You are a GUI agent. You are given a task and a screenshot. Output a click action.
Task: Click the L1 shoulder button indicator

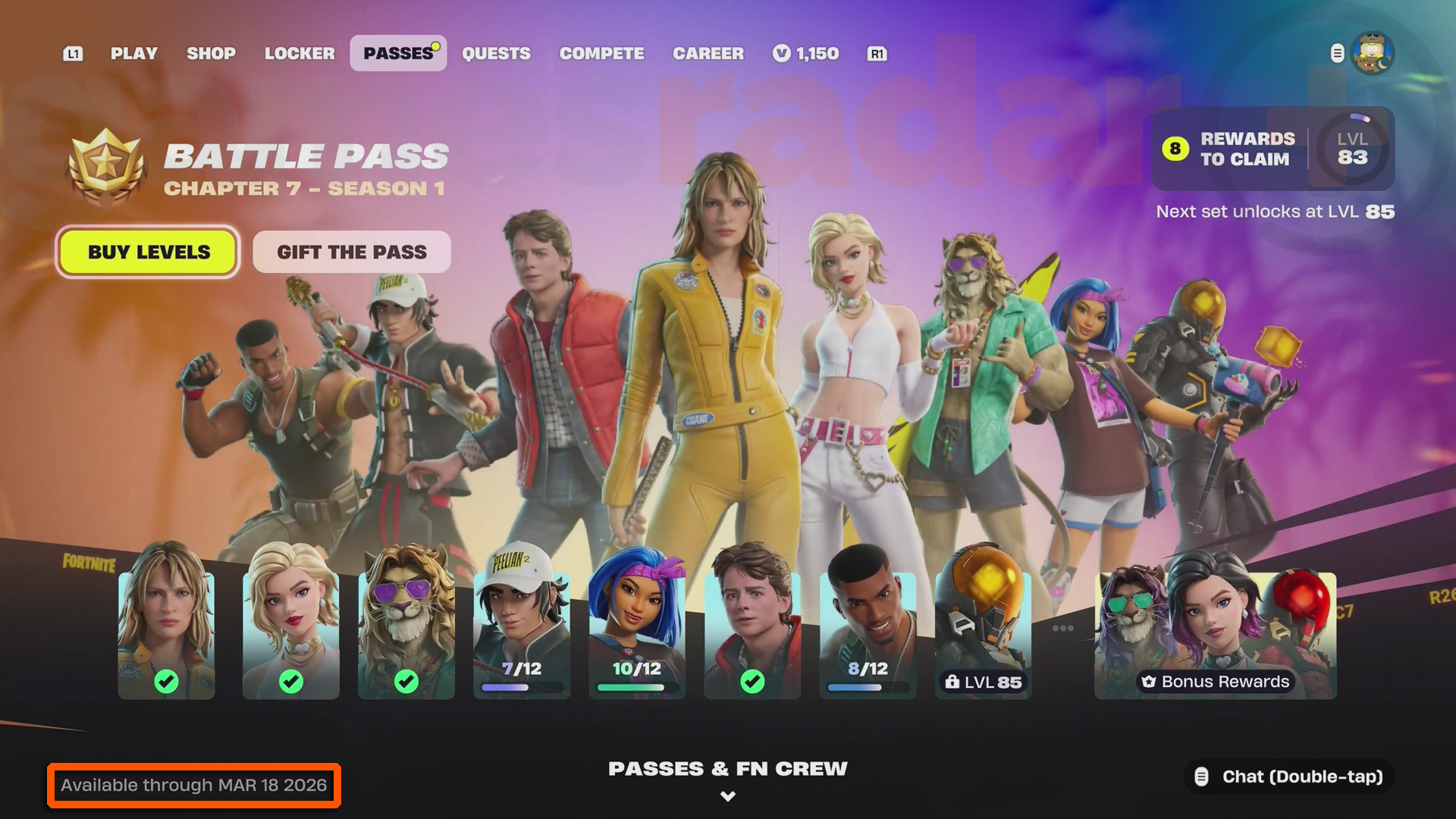[73, 54]
